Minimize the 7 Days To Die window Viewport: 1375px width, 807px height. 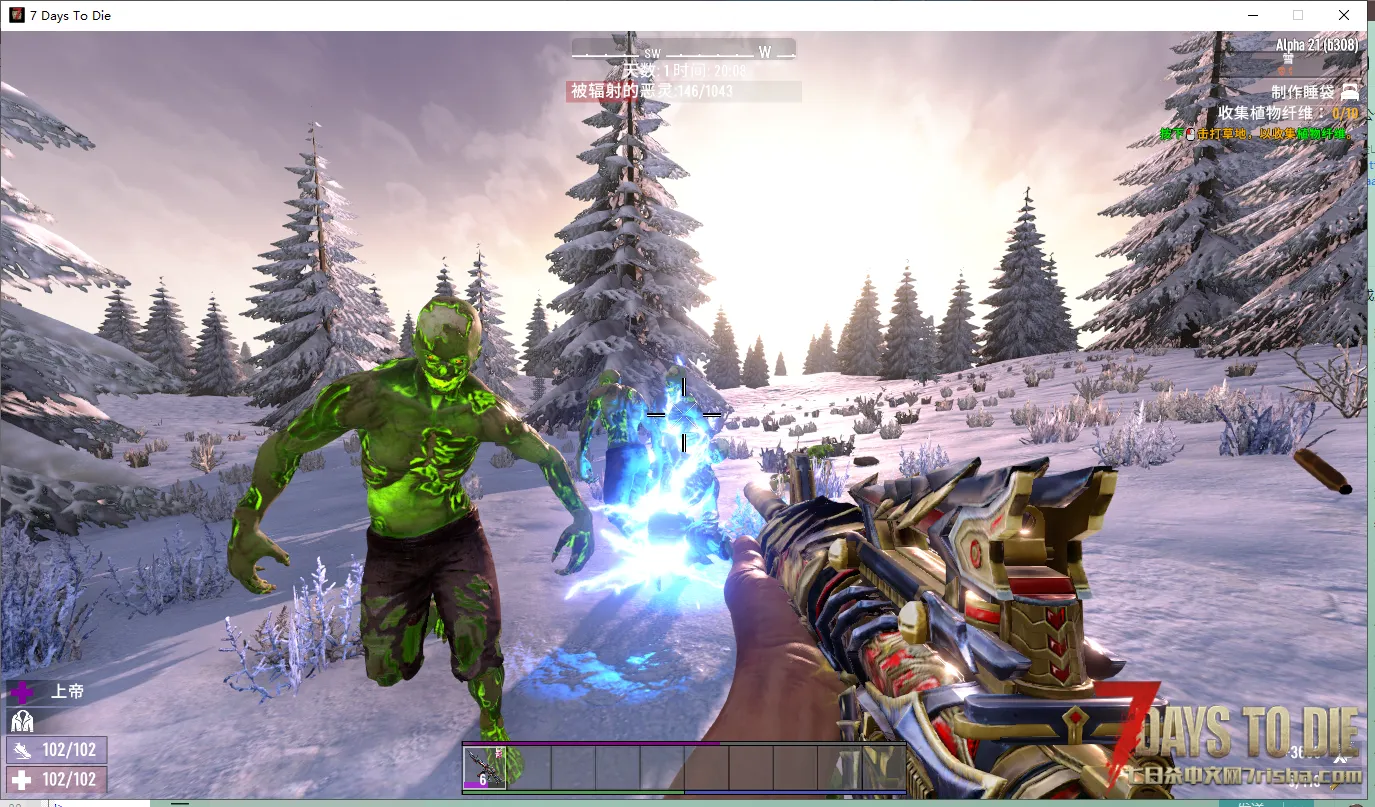pos(1252,15)
